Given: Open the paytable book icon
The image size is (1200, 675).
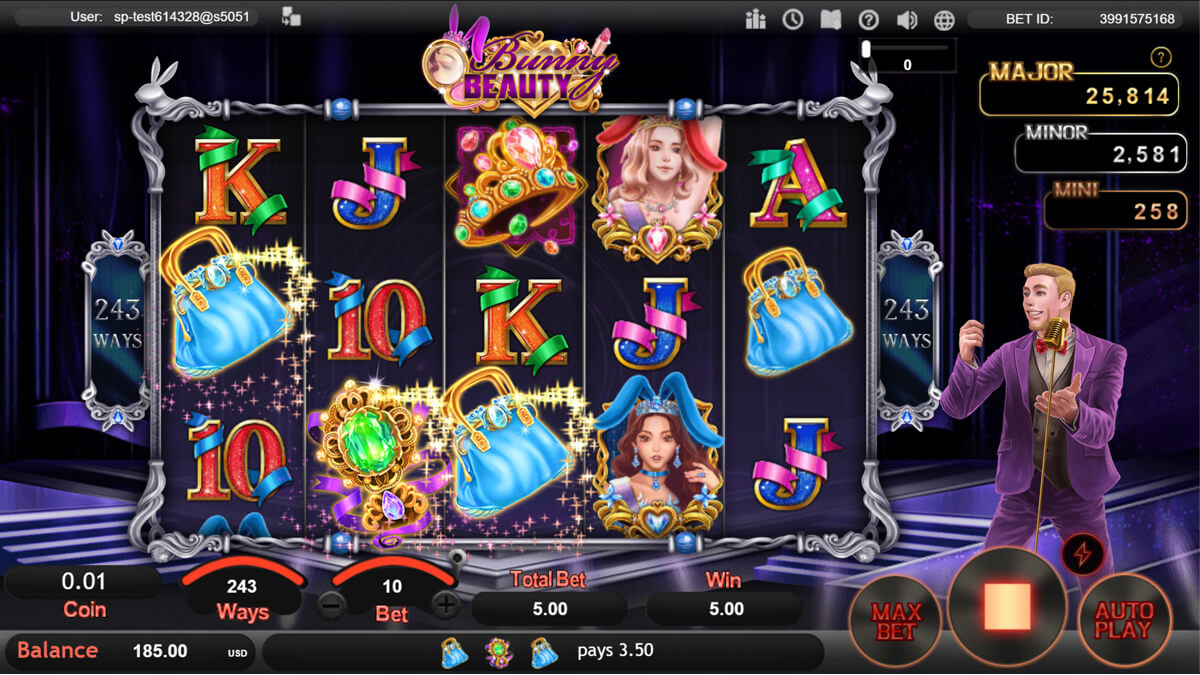Looking at the screenshot, I should [x=831, y=19].
